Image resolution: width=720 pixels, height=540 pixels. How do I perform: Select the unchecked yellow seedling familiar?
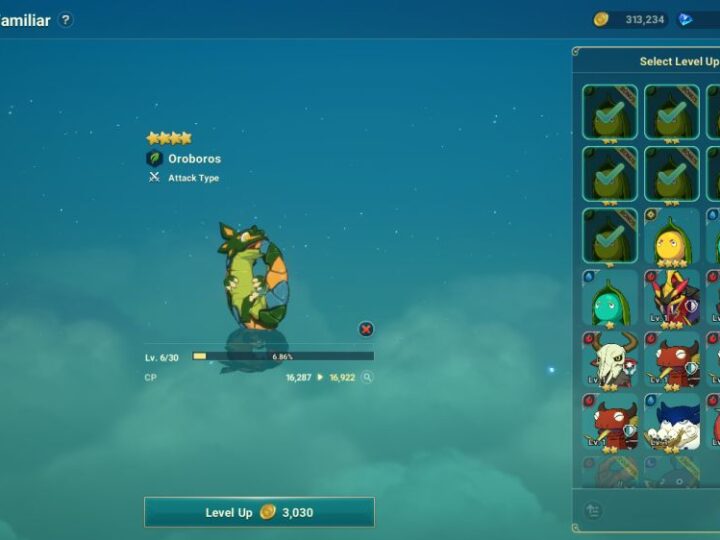pos(671,237)
